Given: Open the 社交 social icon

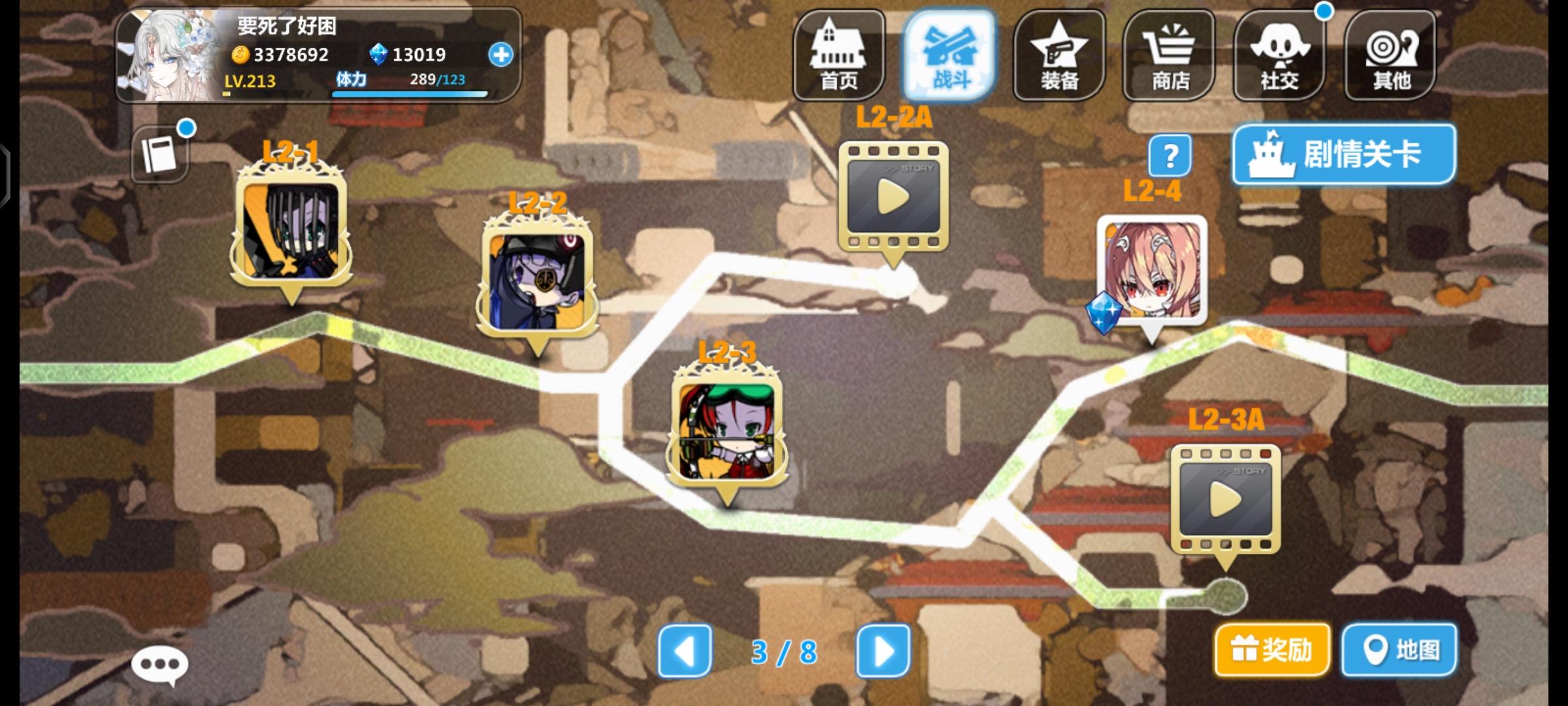Looking at the screenshot, I should pyautogui.click(x=1279, y=56).
